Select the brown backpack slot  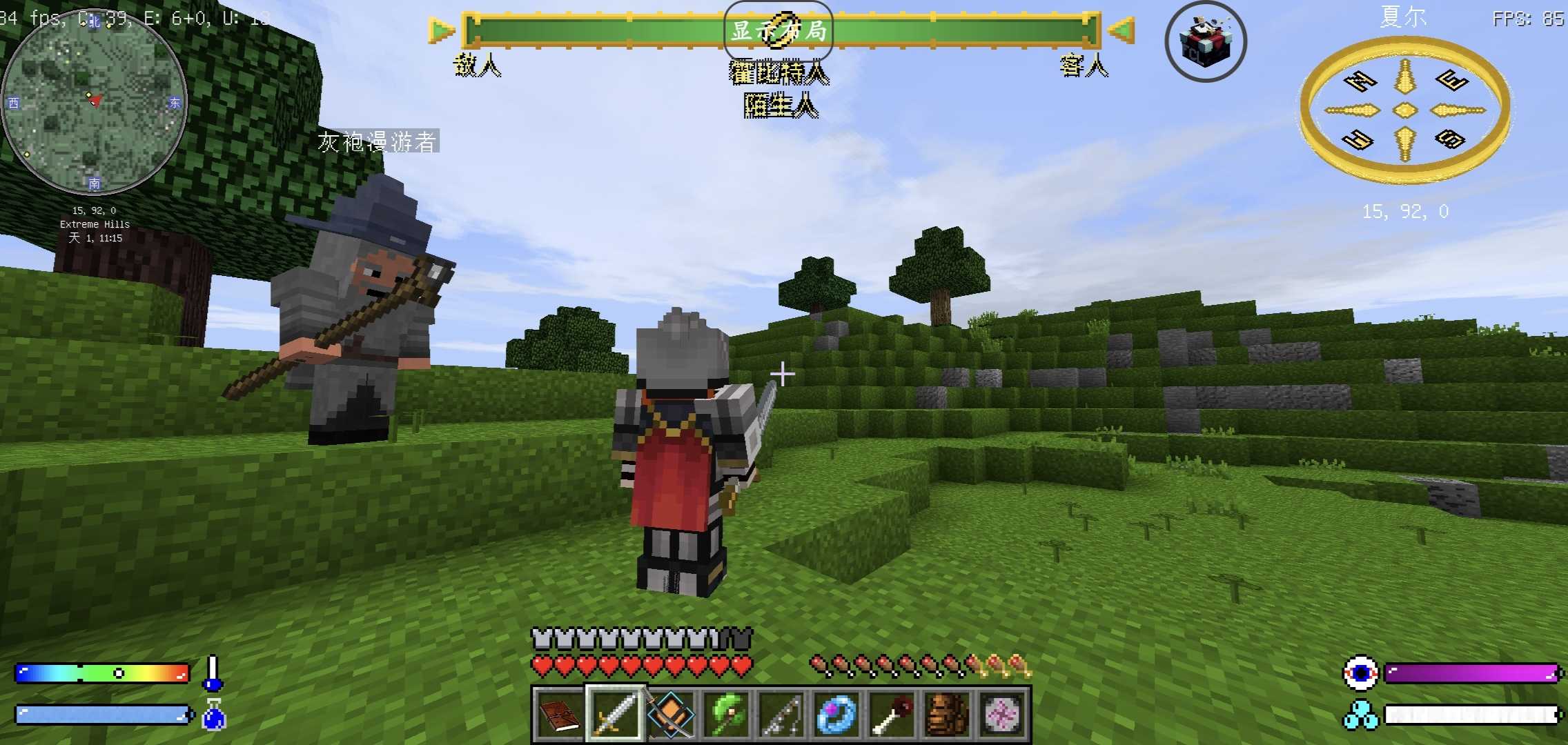click(947, 714)
